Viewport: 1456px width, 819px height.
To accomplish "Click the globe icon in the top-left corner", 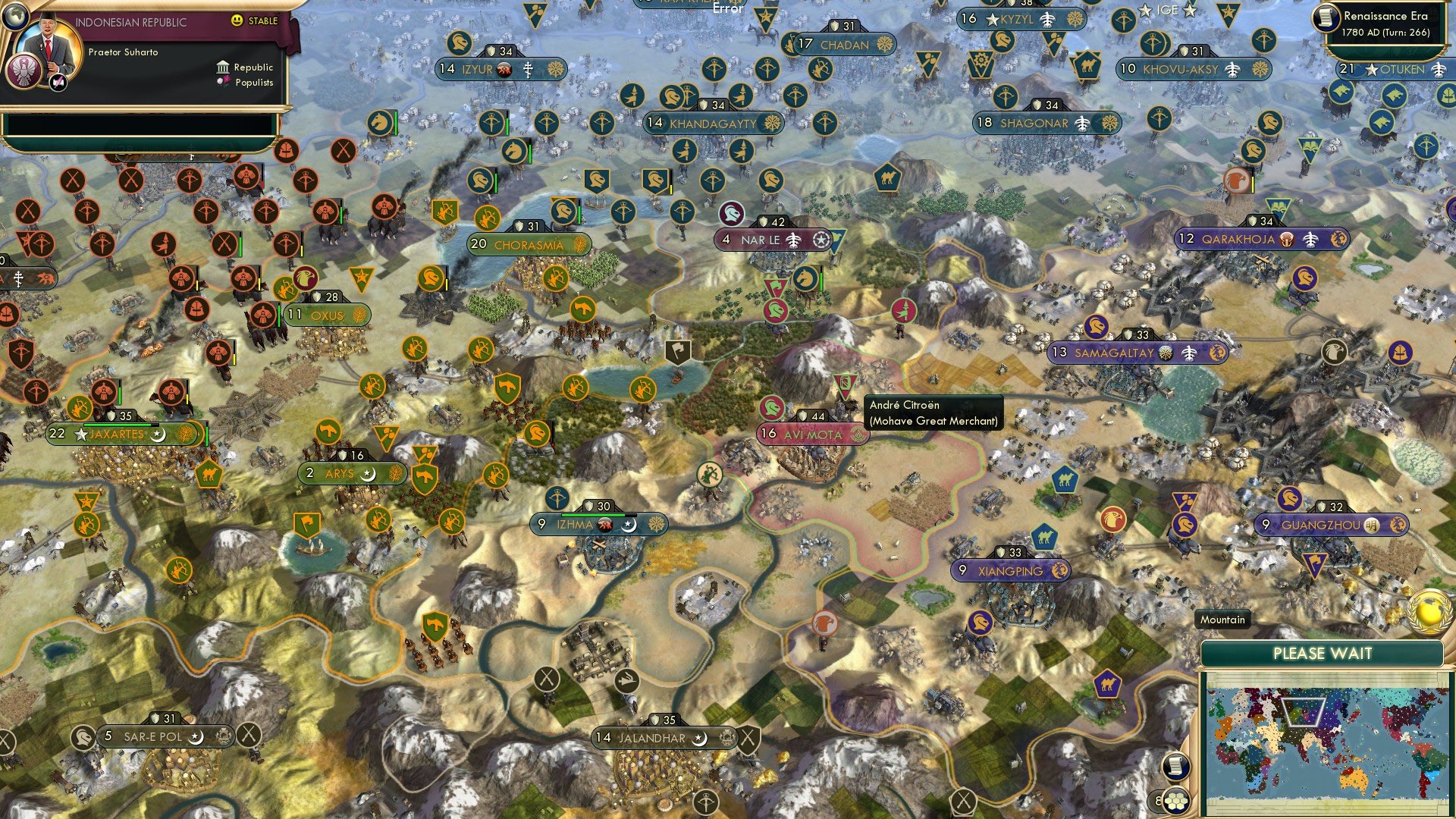I will pos(16,17).
